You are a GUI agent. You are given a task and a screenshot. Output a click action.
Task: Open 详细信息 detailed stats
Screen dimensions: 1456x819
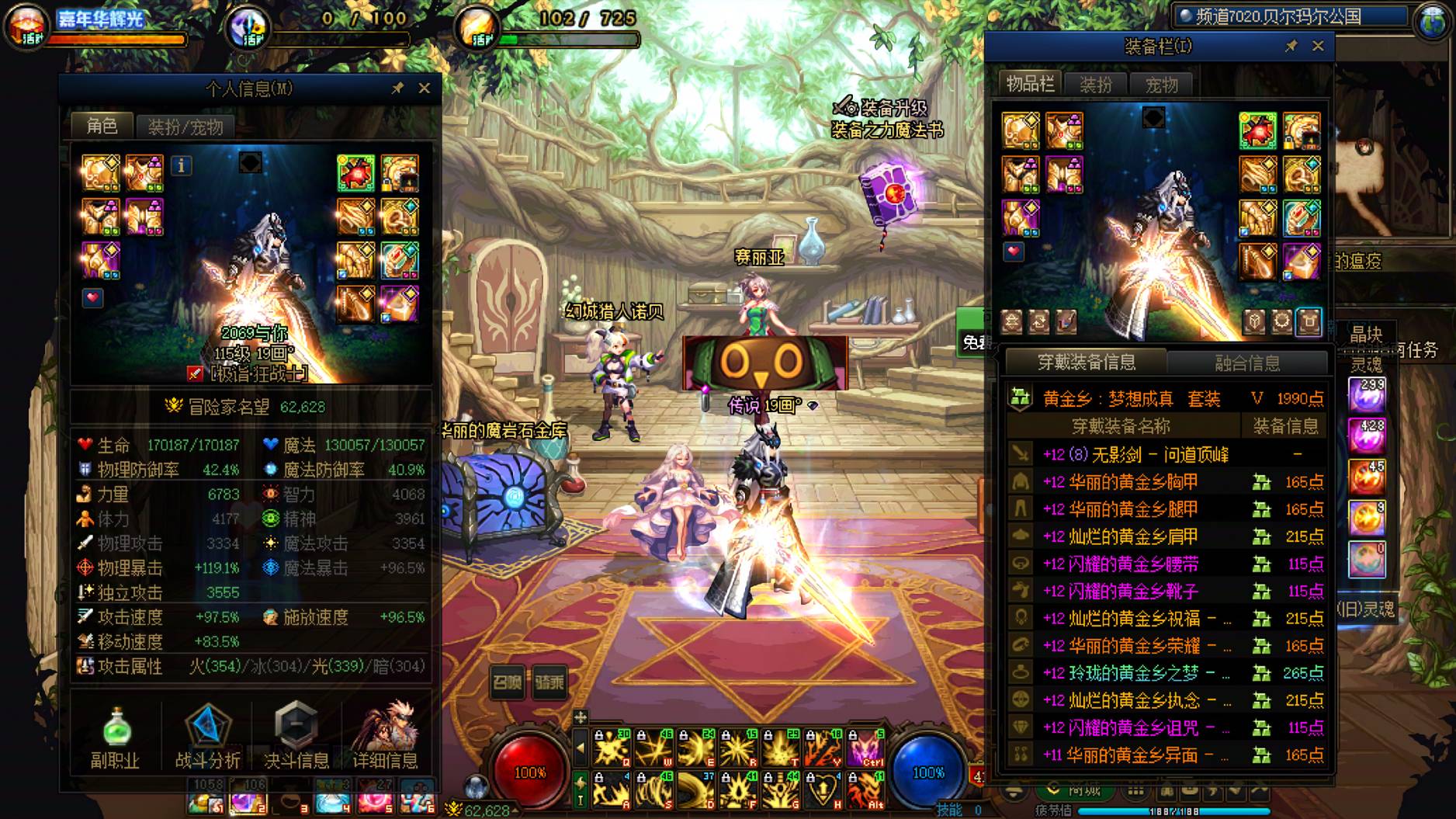tap(385, 738)
